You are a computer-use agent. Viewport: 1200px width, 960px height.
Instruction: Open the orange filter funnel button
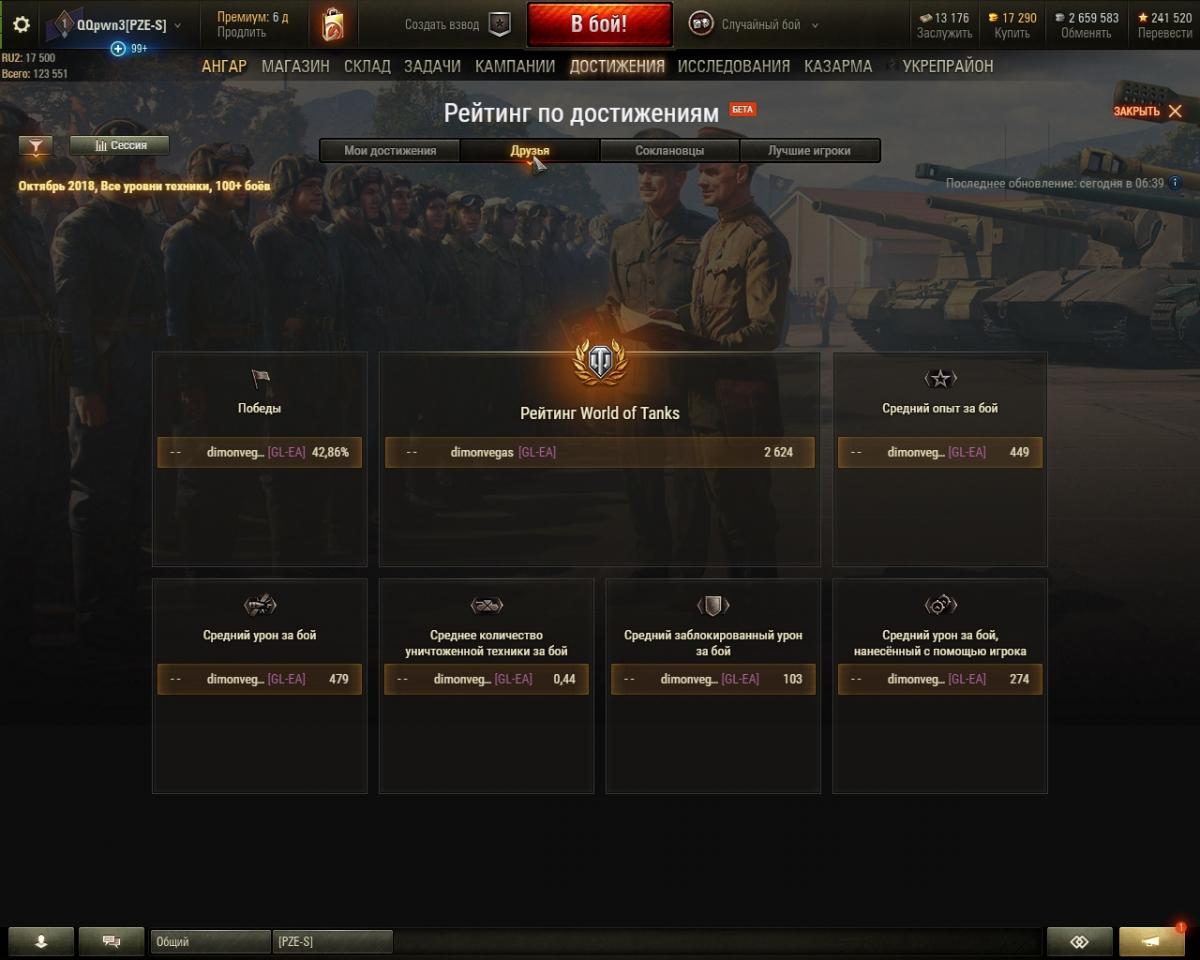(x=36, y=147)
